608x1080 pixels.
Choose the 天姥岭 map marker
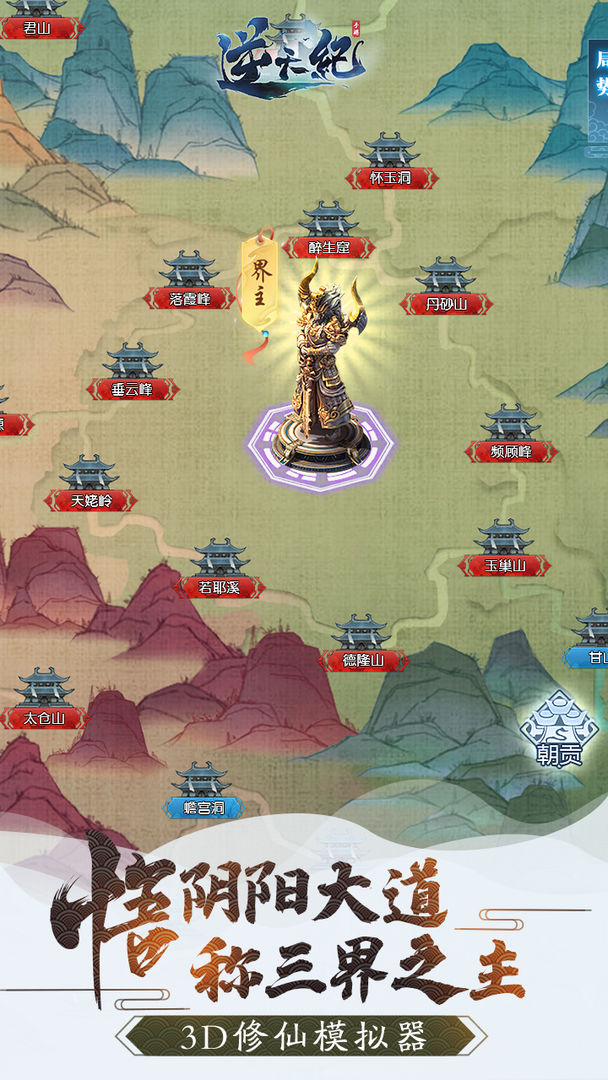90,487
